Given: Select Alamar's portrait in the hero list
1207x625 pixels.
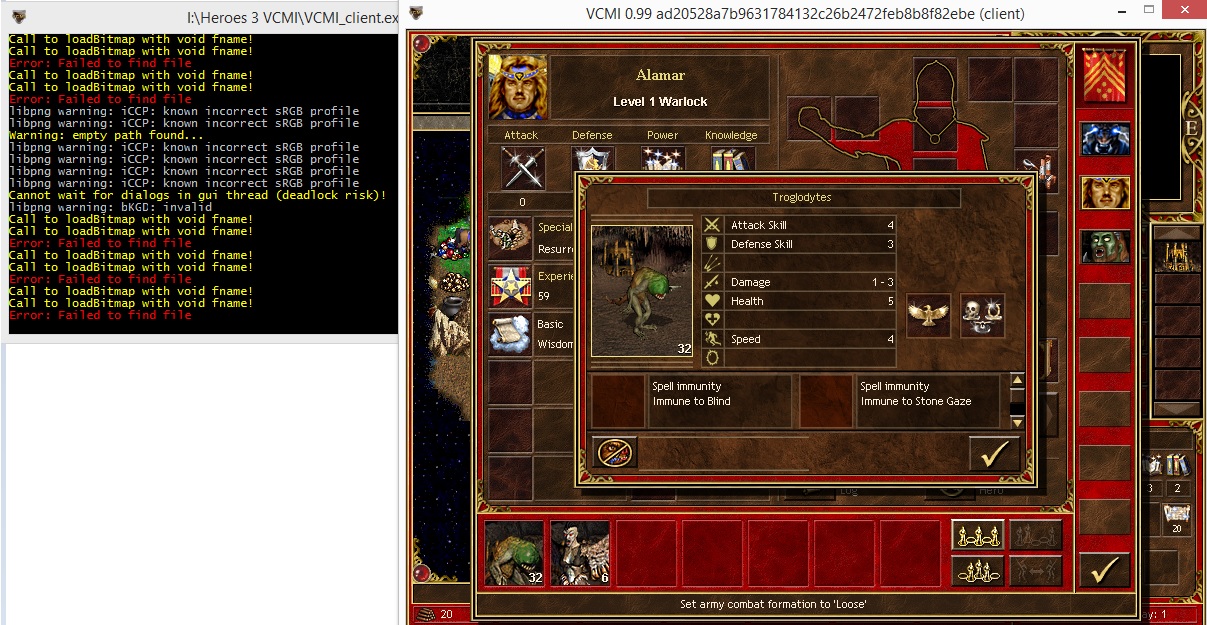Looking at the screenshot, I should tap(1104, 193).
